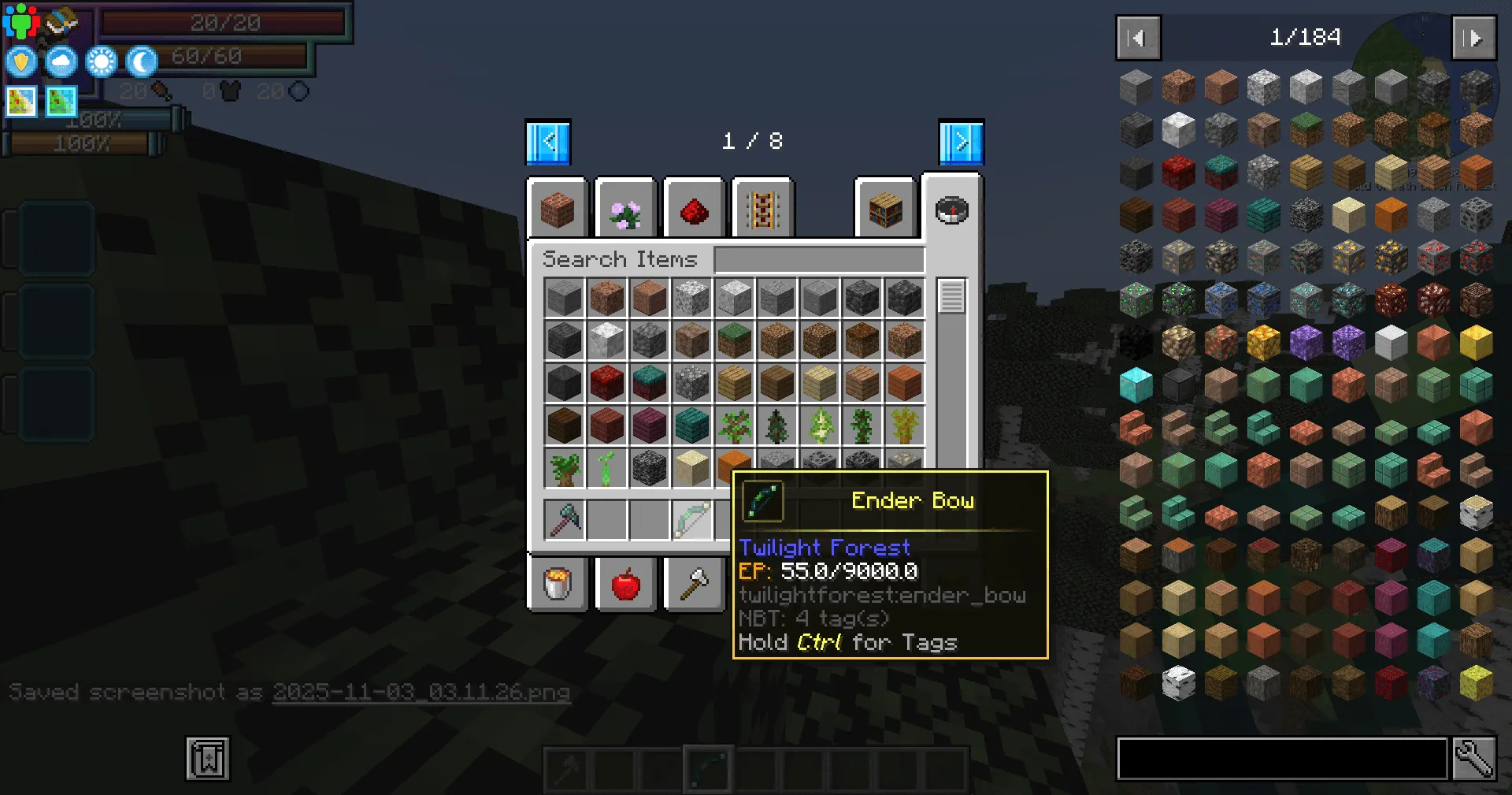Toggle the sun daytime HUD button
The width and height of the screenshot is (1512, 795).
[101, 61]
